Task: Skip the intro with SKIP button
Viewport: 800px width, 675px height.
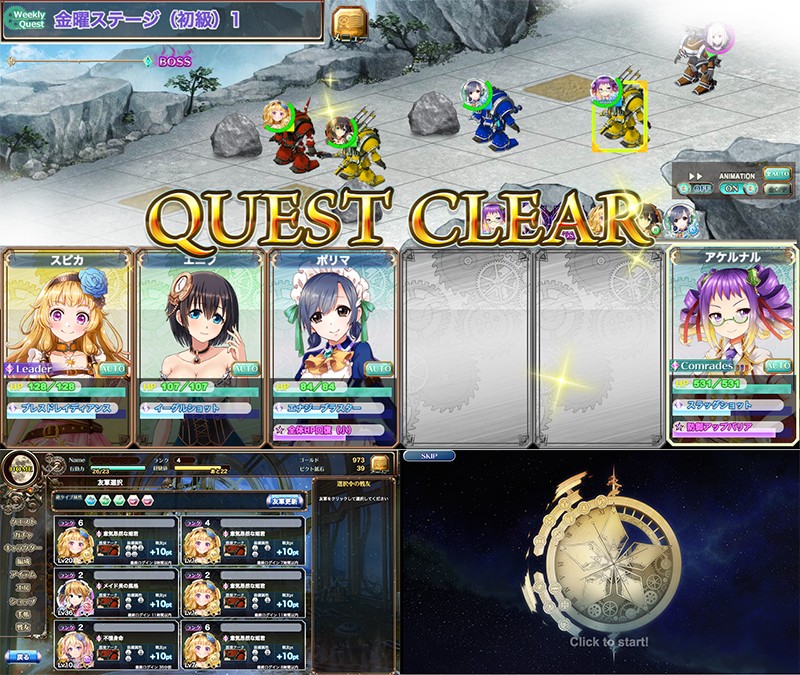Action: point(430,456)
